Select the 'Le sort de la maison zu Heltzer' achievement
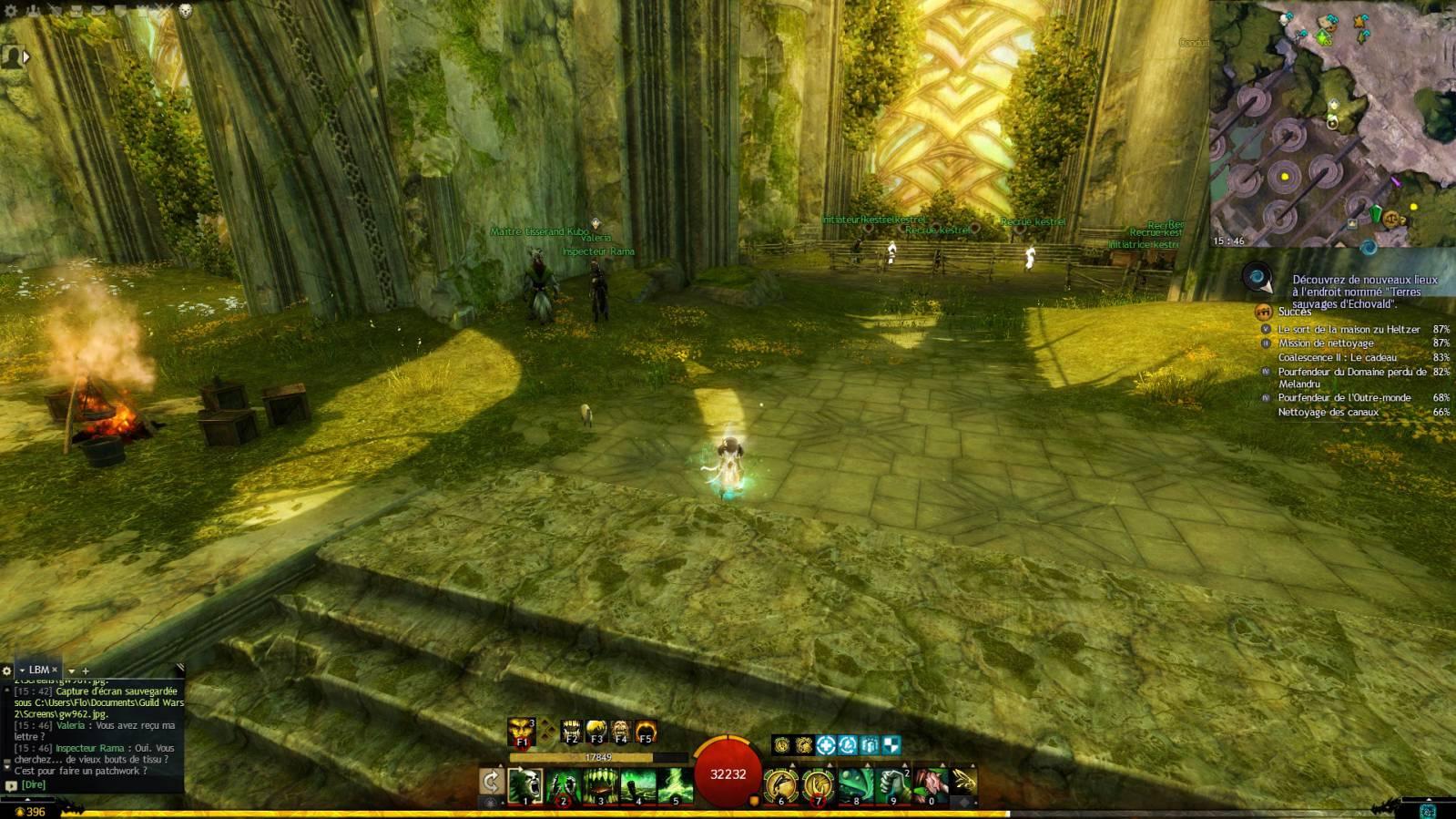 click(x=1349, y=329)
